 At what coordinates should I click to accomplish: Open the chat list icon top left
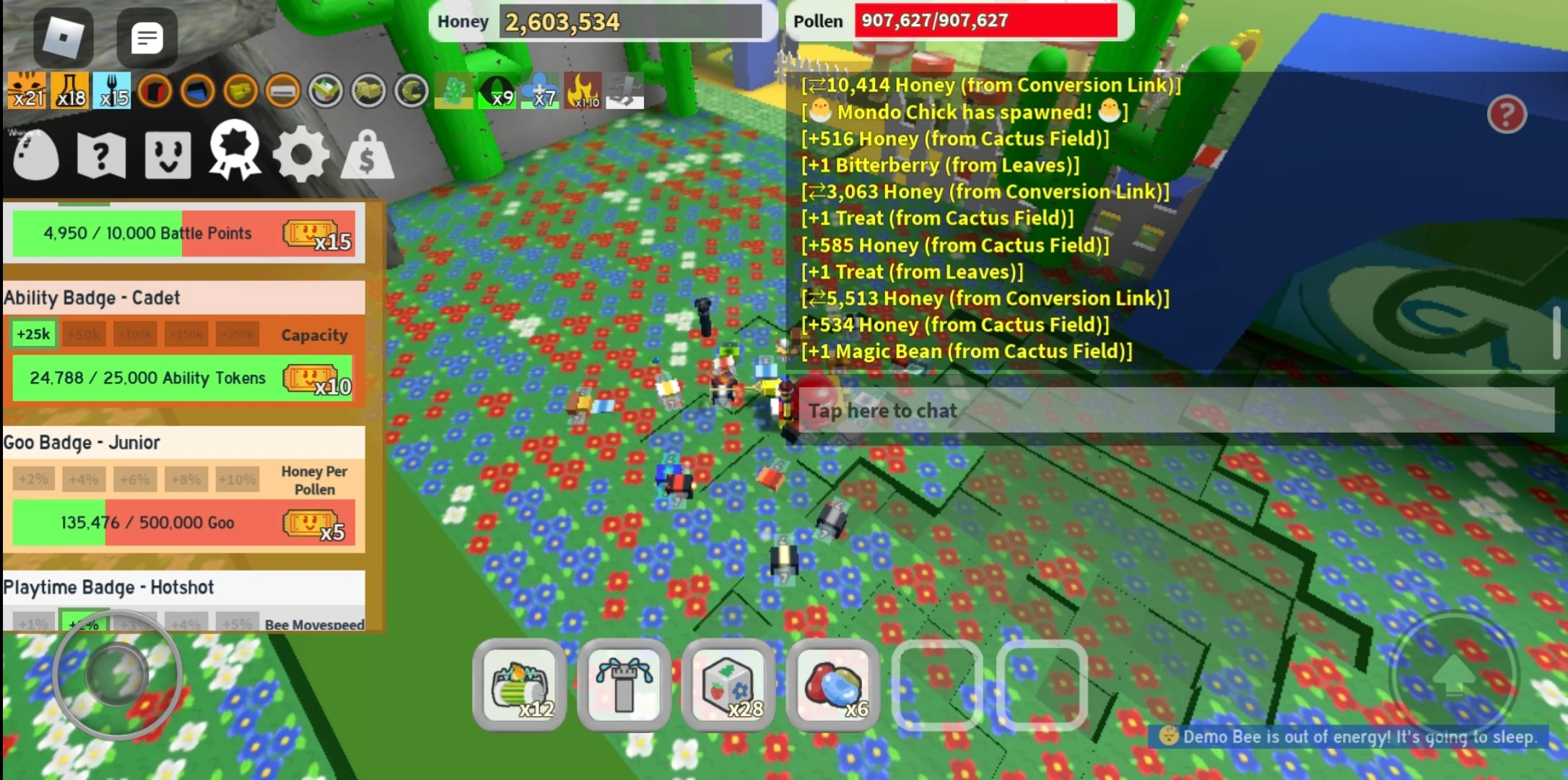pos(147,38)
